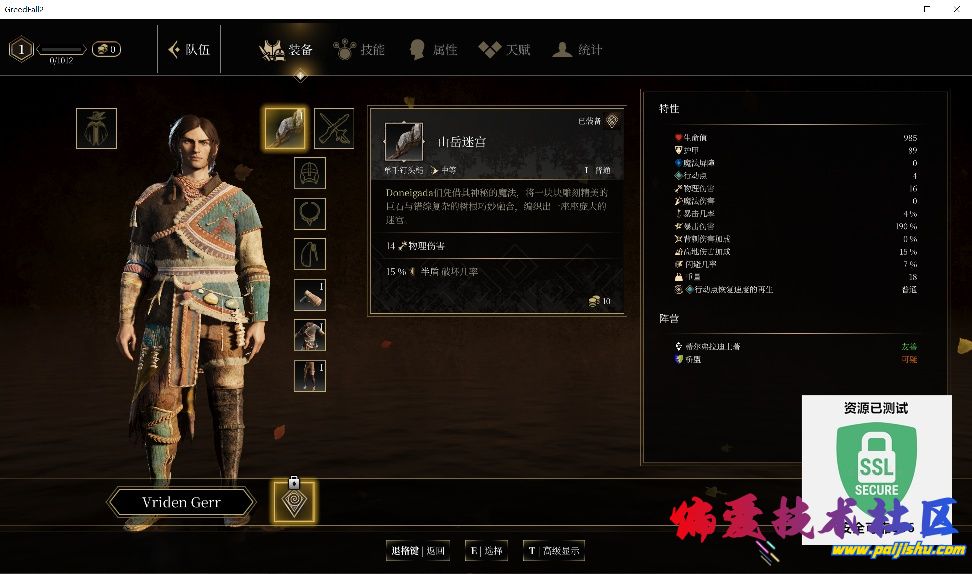Open the empty helmet slot
972x574 pixels.
[x=310, y=173]
